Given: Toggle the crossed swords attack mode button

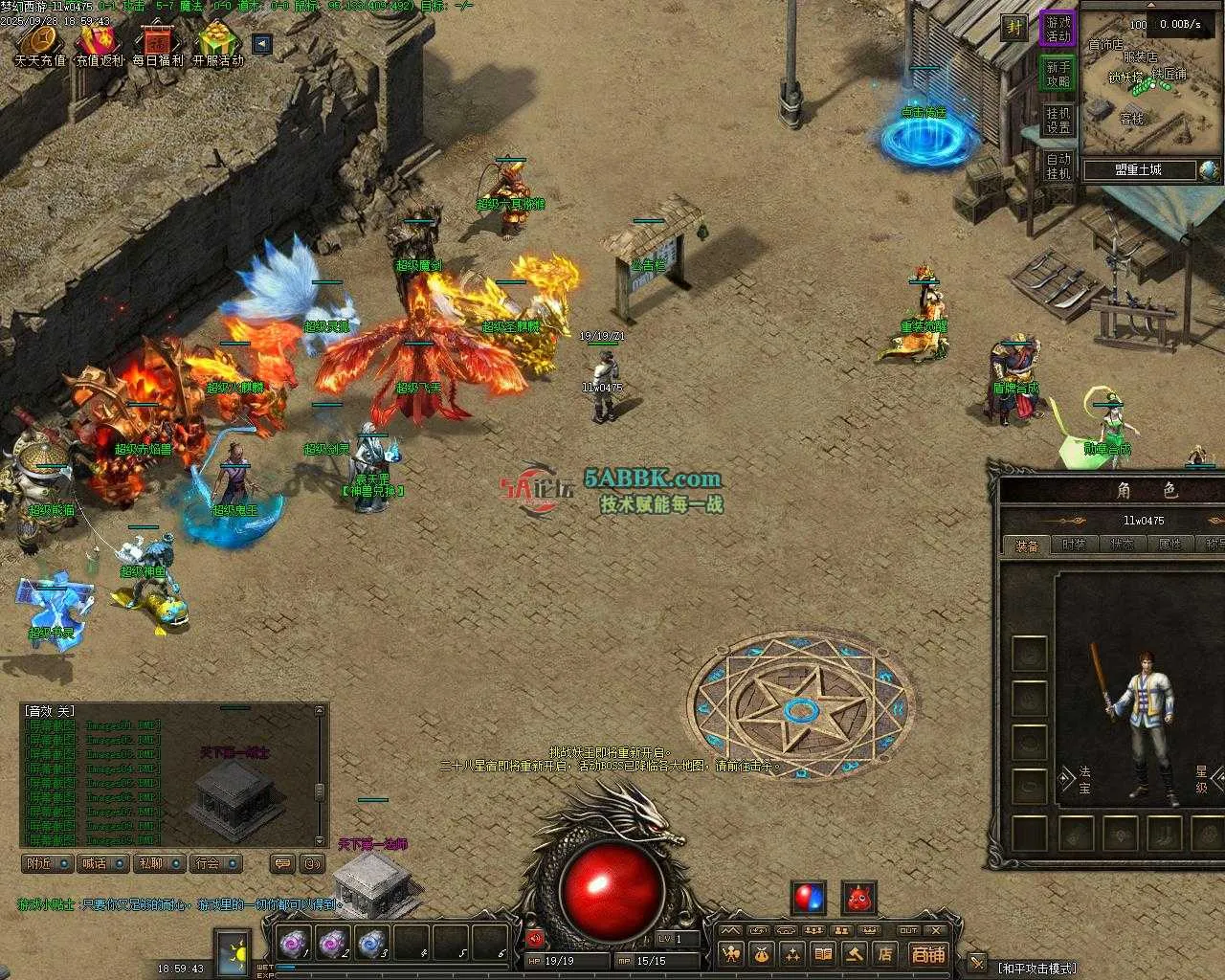Looking at the screenshot, I should click(x=977, y=963).
